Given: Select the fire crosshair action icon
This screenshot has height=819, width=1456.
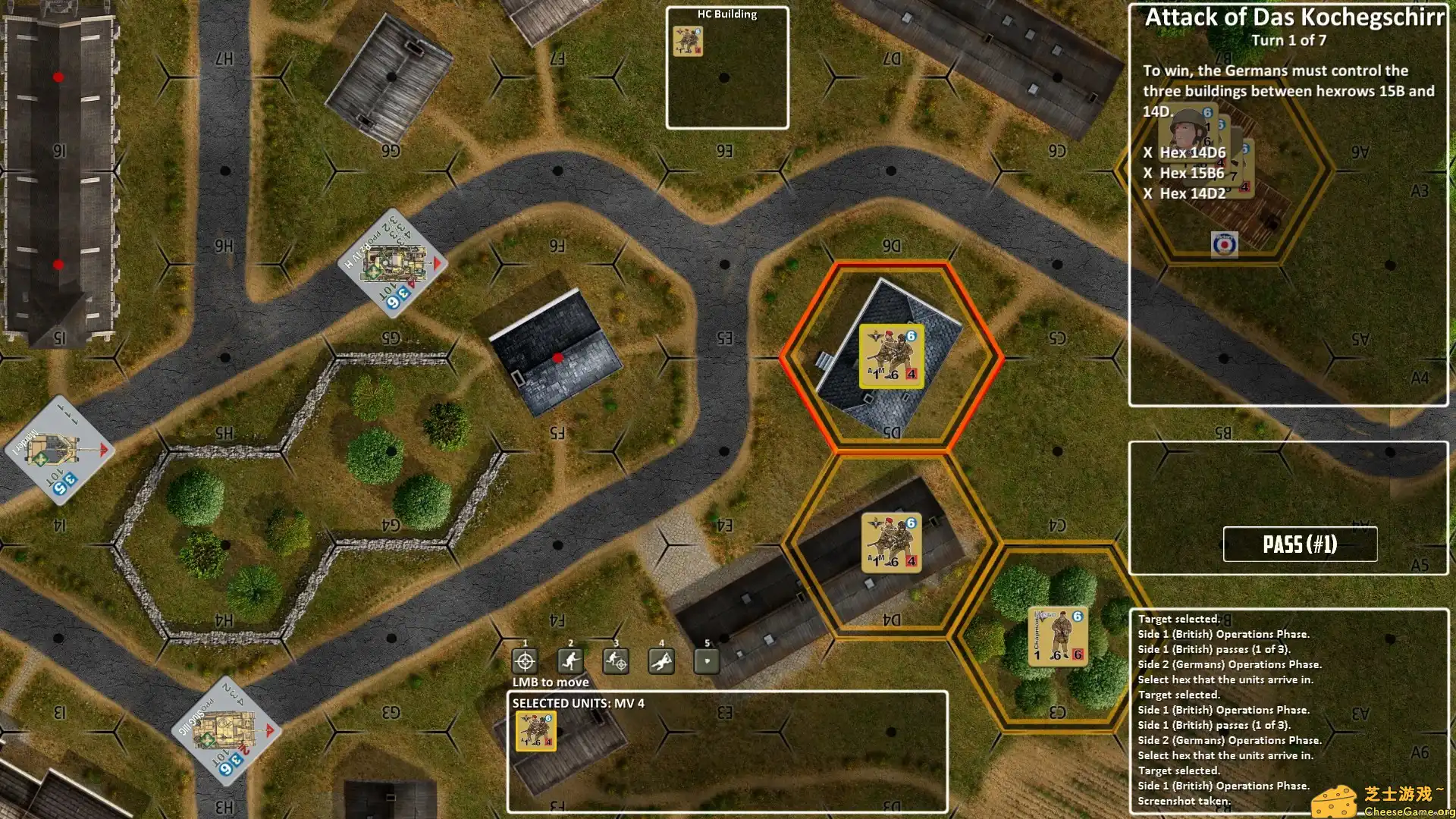Looking at the screenshot, I should [526, 661].
